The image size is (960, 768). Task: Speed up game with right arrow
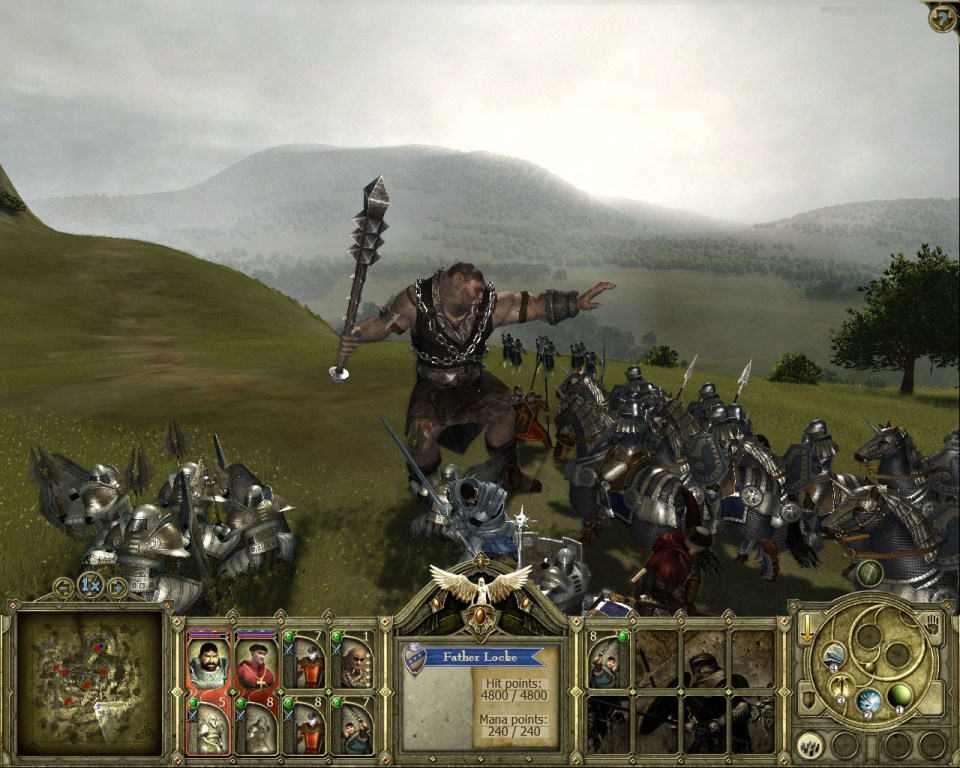tap(117, 587)
